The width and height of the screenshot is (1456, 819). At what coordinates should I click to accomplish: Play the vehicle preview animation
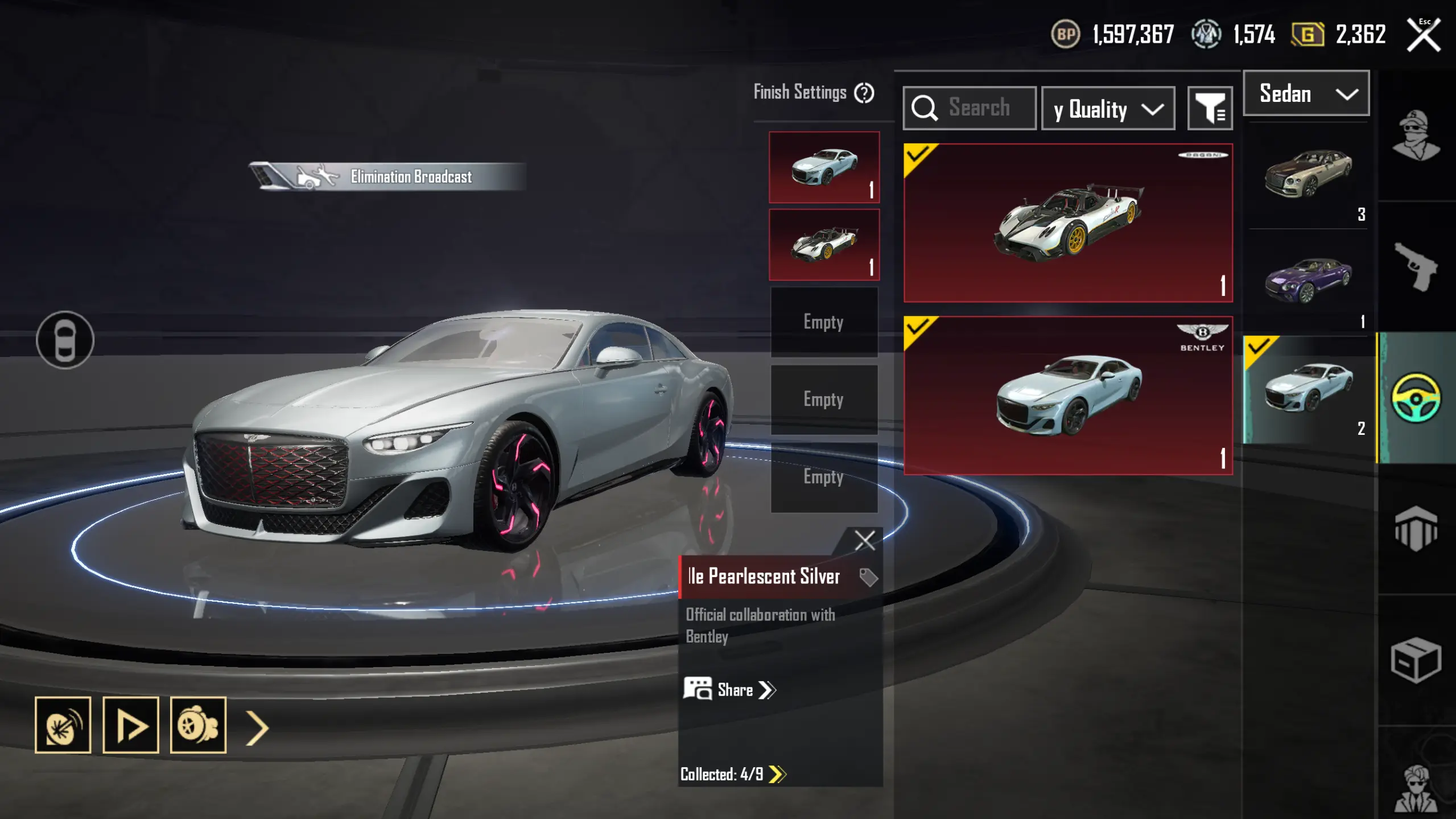point(130,725)
